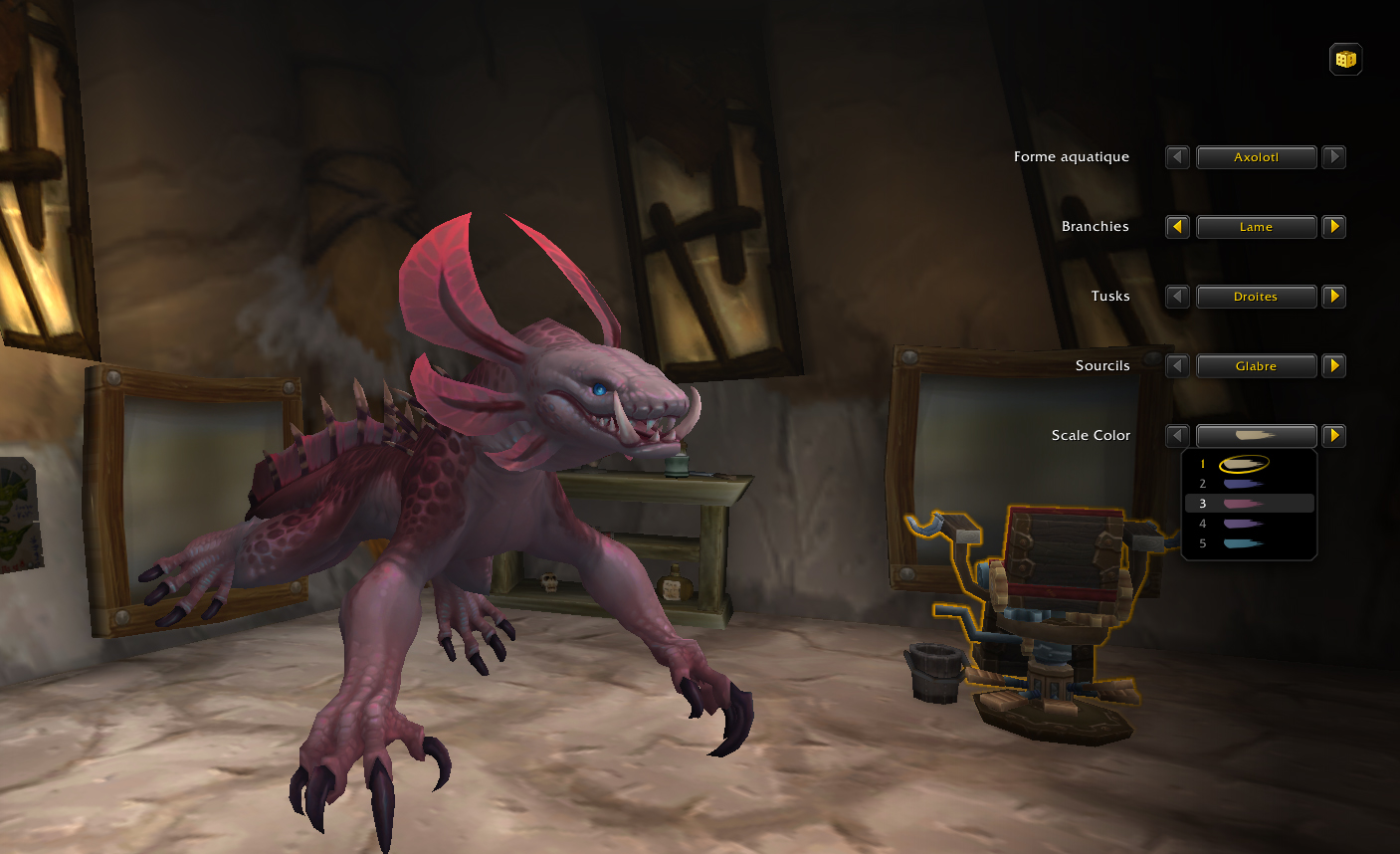Choose scale color 1, the beige swatch
The width and height of the screenshot is (1400, 854).
(x=1244, y=464)
